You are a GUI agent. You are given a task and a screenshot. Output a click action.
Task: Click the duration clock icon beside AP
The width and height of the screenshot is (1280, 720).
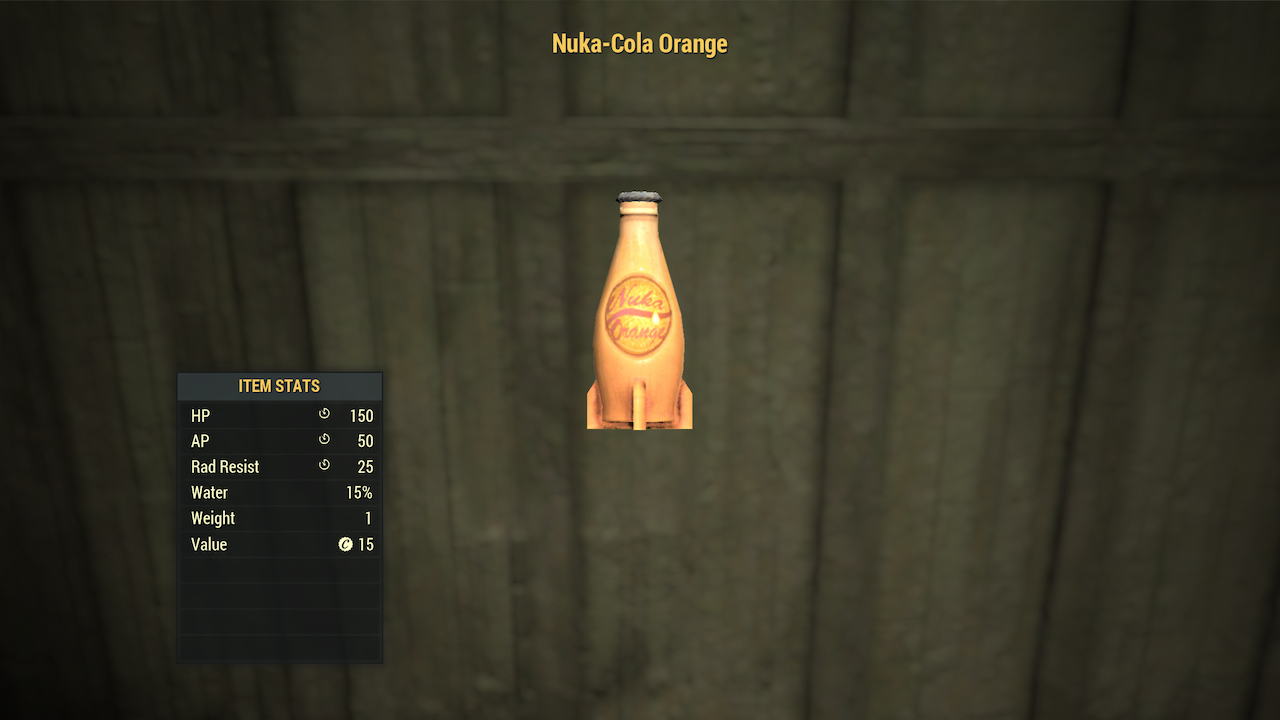tap(324, 441)
